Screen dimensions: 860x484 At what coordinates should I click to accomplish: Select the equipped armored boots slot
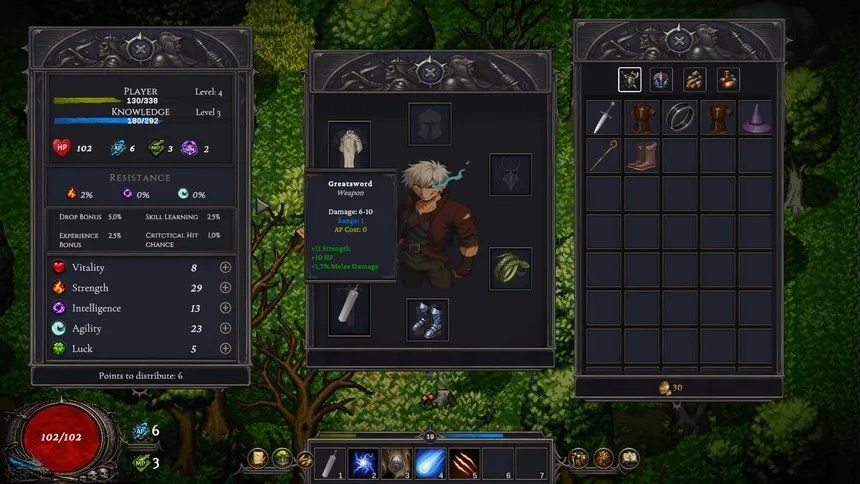[428, 319]
